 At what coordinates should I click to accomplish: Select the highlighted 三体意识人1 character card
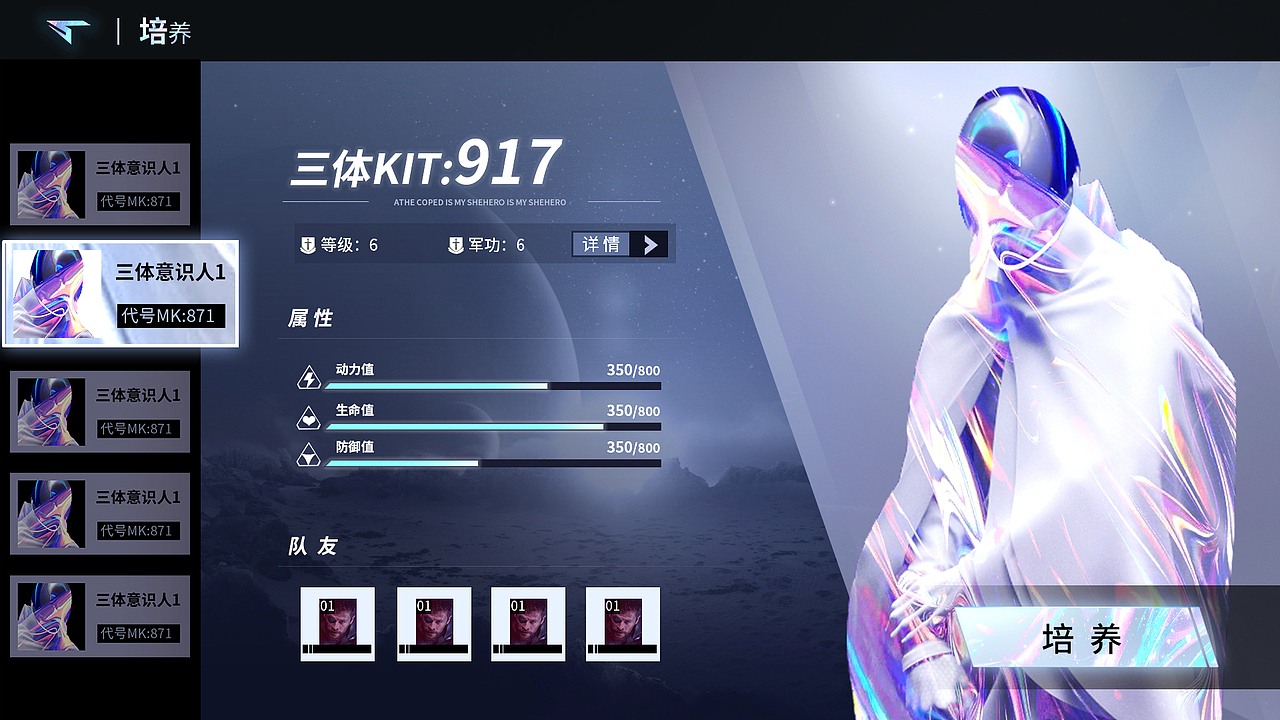[120, 293]
